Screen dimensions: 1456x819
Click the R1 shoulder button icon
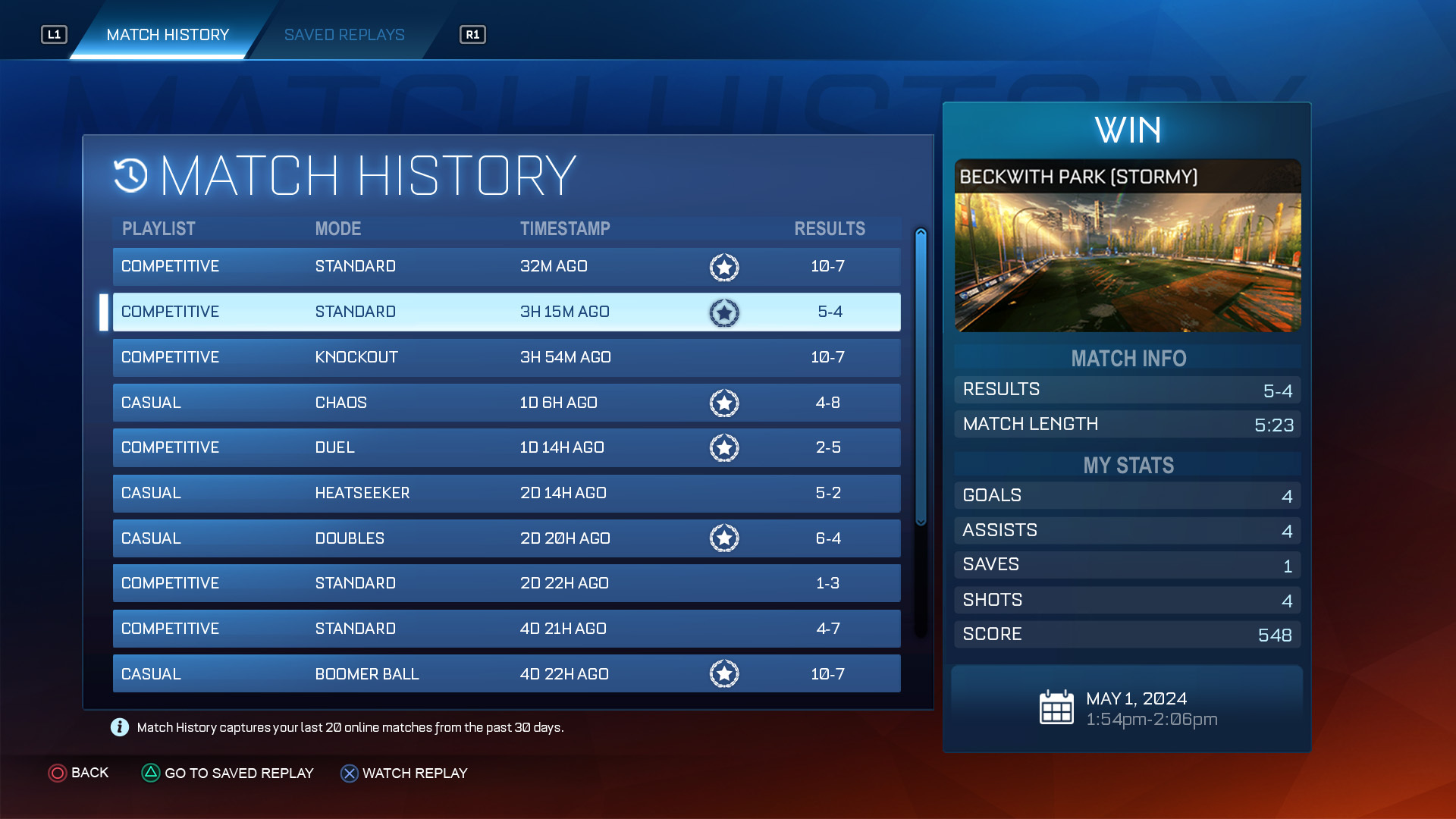pyautogui.click(x=472, y=34)
